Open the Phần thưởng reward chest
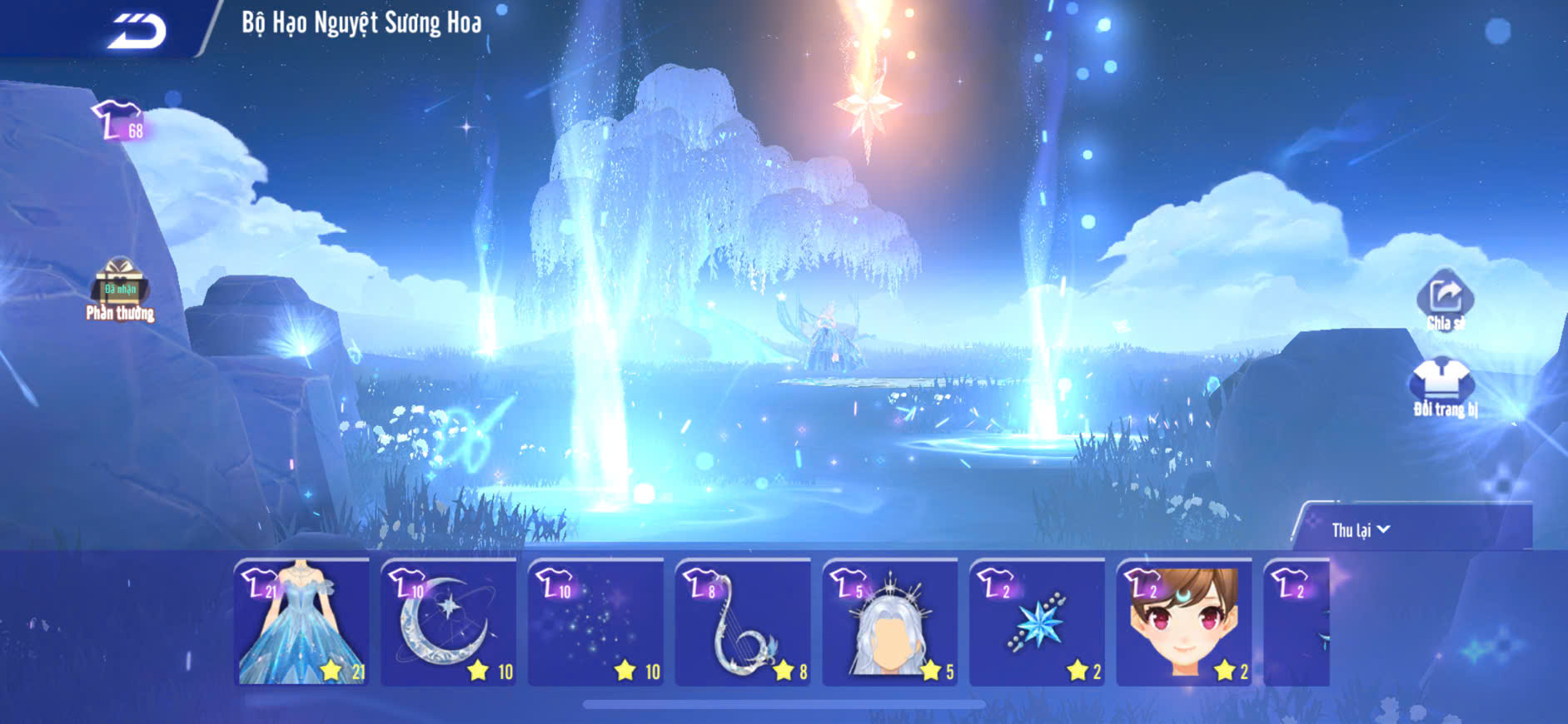Image resolution: width=1568 pixels, height=724 pixels. [120, 286]
